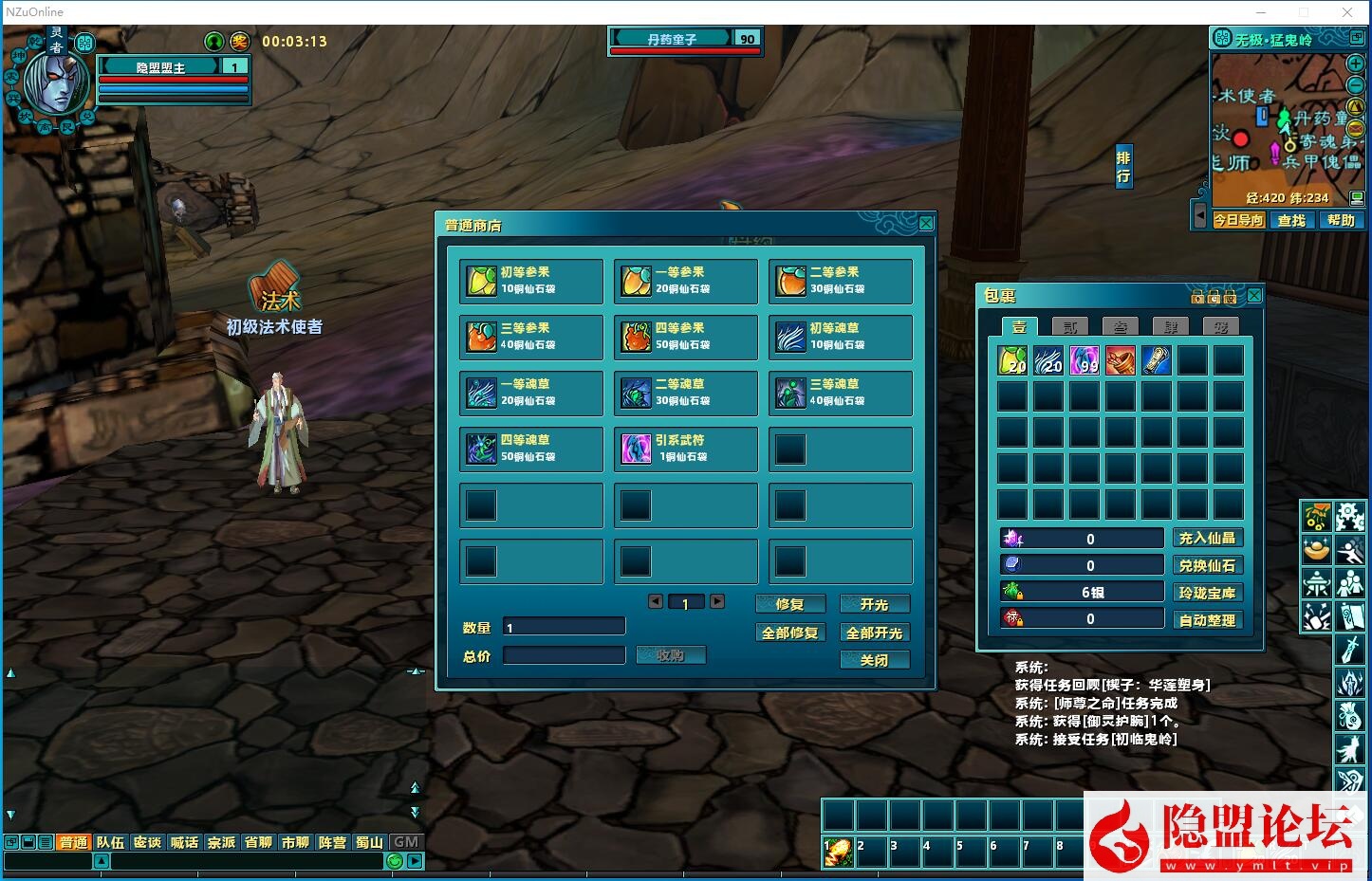Choose the 引系武符 shop item
Screen dimensions: 1372x881
coord(685,449)
